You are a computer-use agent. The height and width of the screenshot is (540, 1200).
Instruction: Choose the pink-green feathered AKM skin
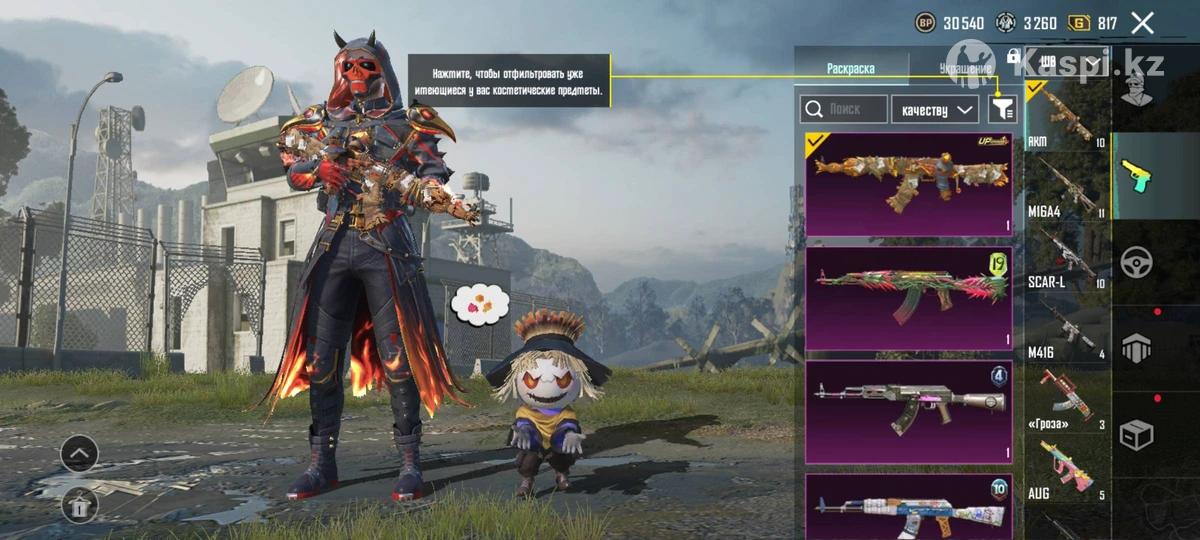(909, 298)
